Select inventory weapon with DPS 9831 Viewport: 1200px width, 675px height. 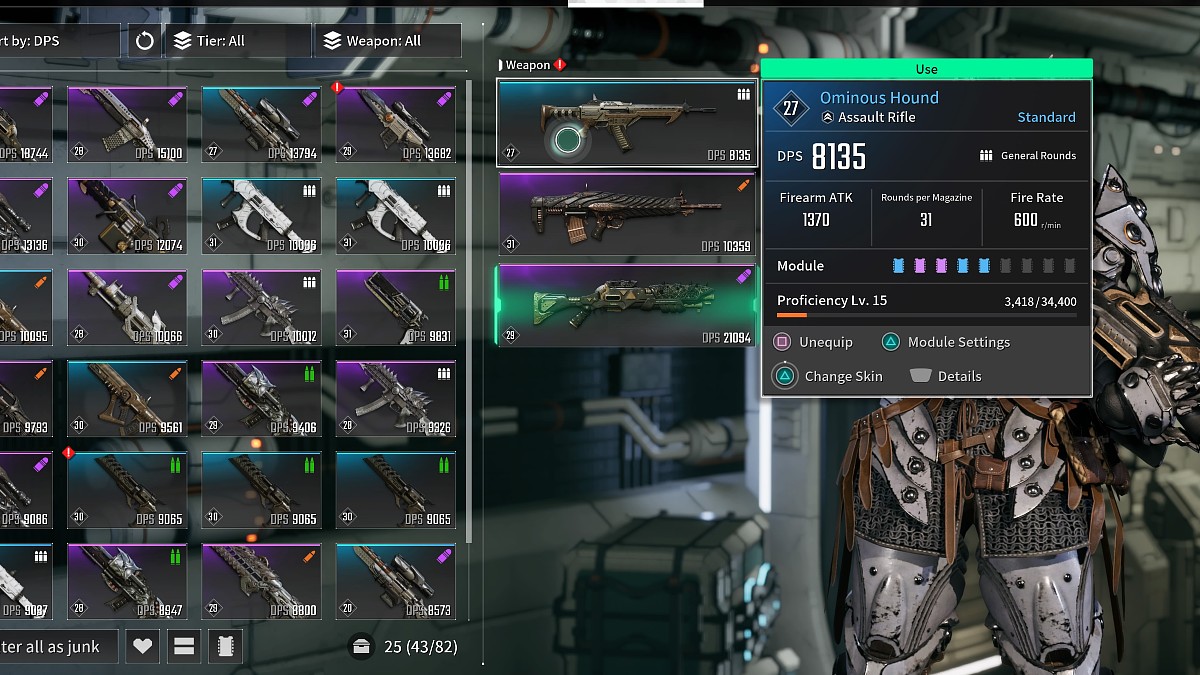point(395,307)
